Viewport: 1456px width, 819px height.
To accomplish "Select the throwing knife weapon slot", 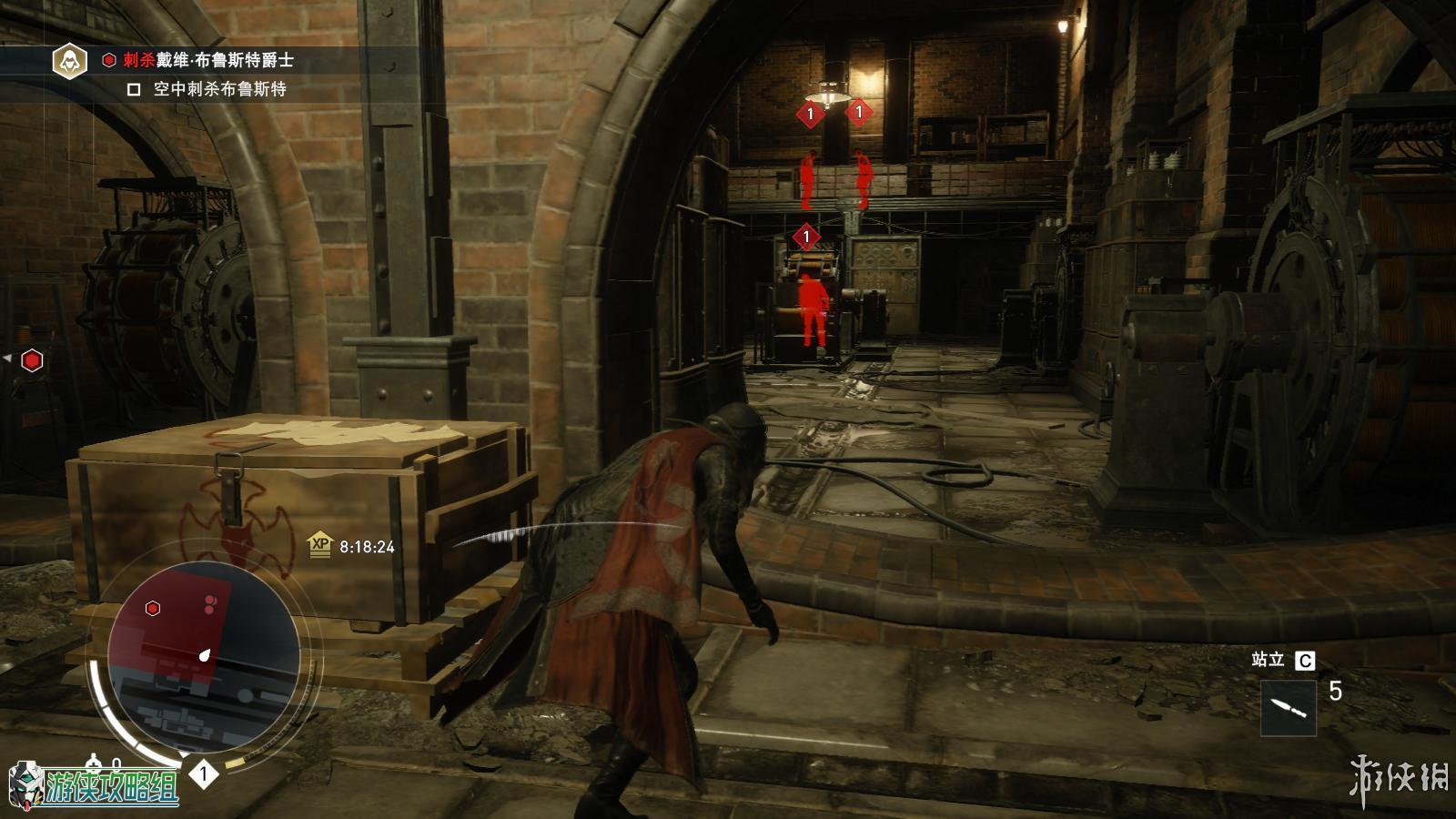I will [x=1288, y=708].
